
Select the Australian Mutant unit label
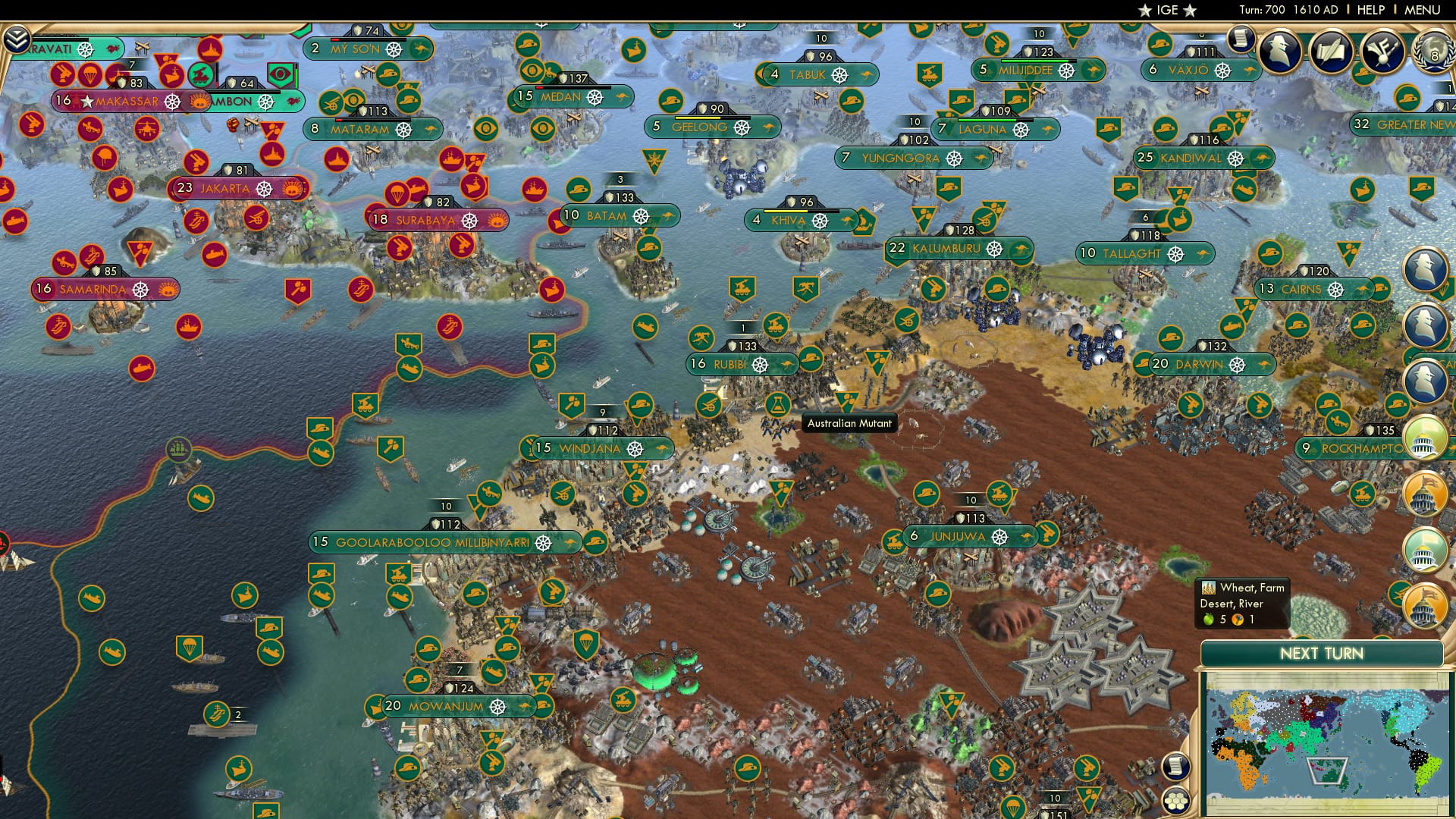849,423
